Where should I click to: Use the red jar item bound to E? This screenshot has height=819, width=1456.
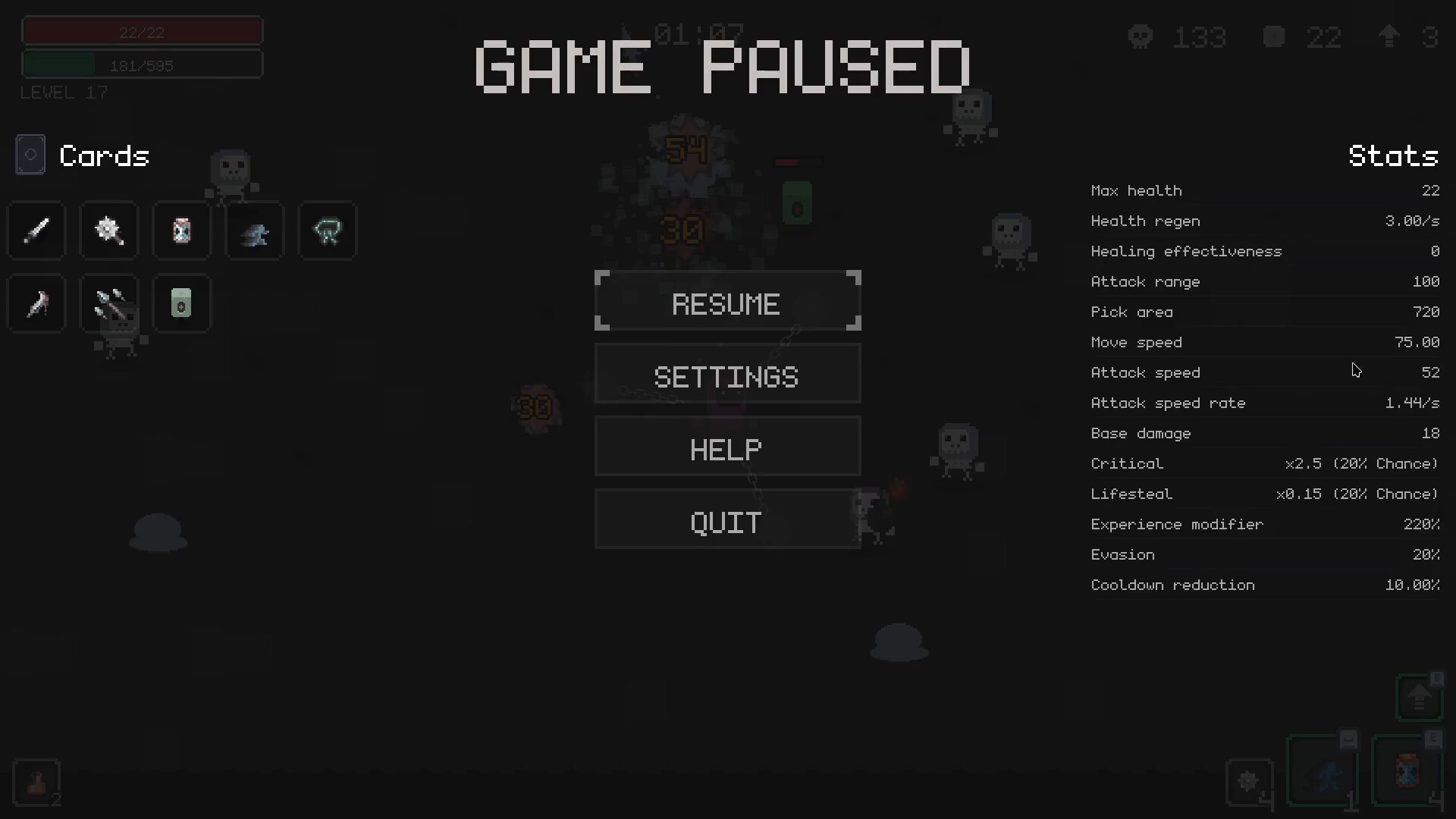click(x=1408, y=773)
